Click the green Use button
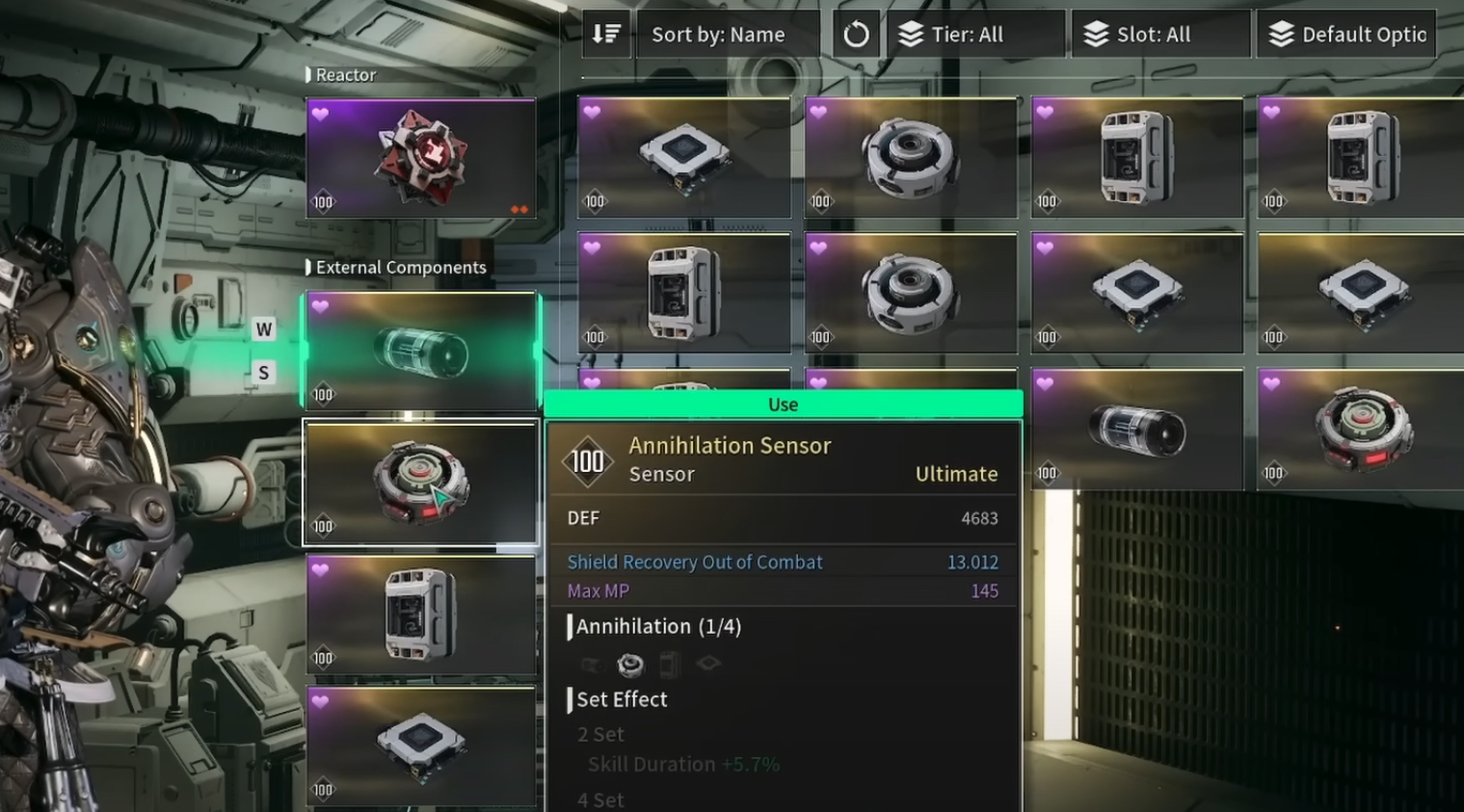Viewport: 1464px width, 812px height. click(783, 405)
